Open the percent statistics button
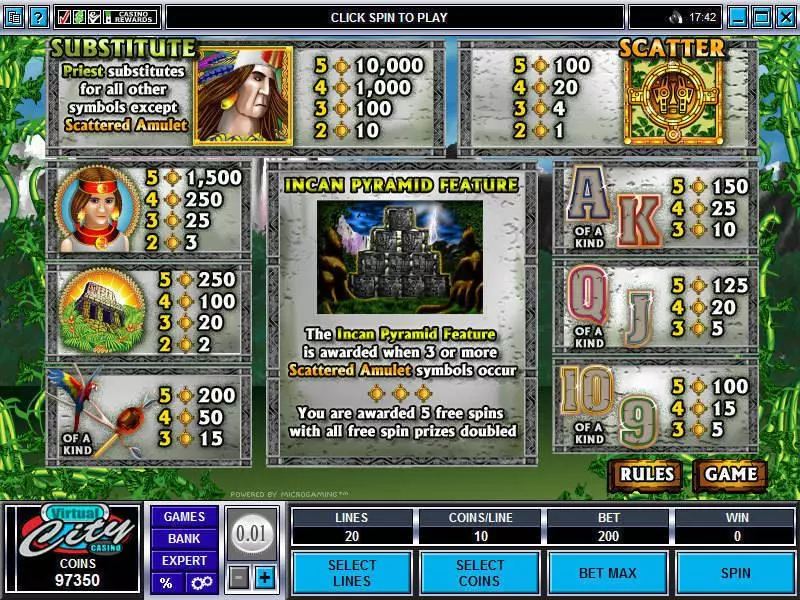Image resolution: width=800 pixels, height=600 pixels. click(166, 582)
